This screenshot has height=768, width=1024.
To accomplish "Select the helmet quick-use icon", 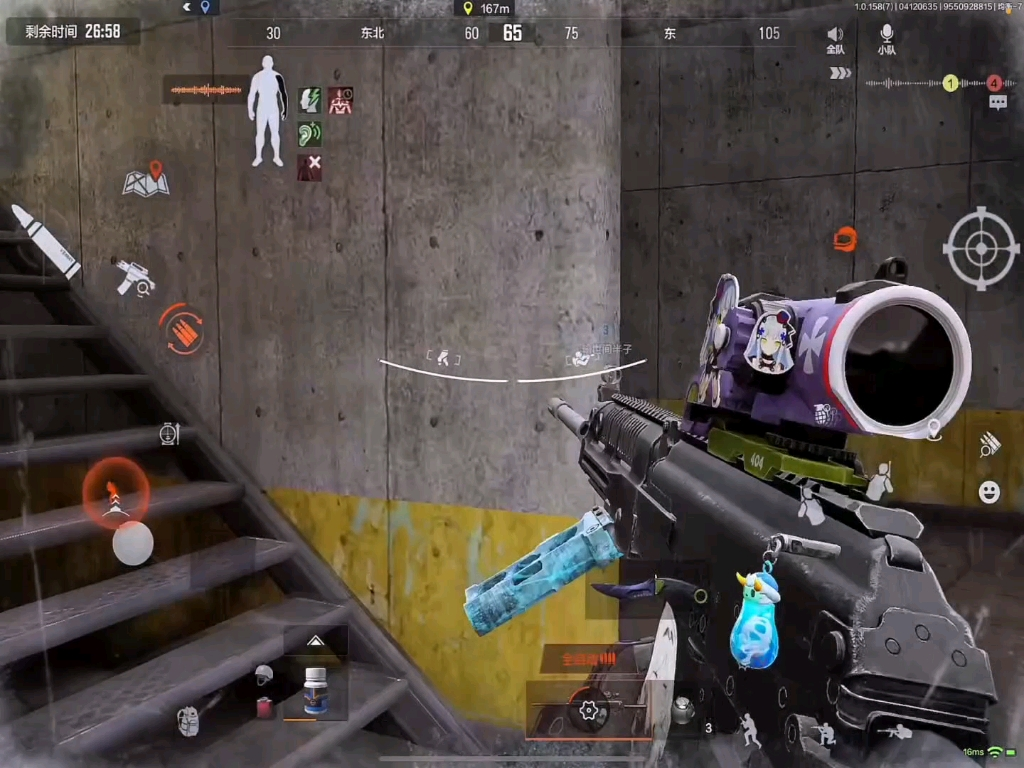I will (263, 675).
